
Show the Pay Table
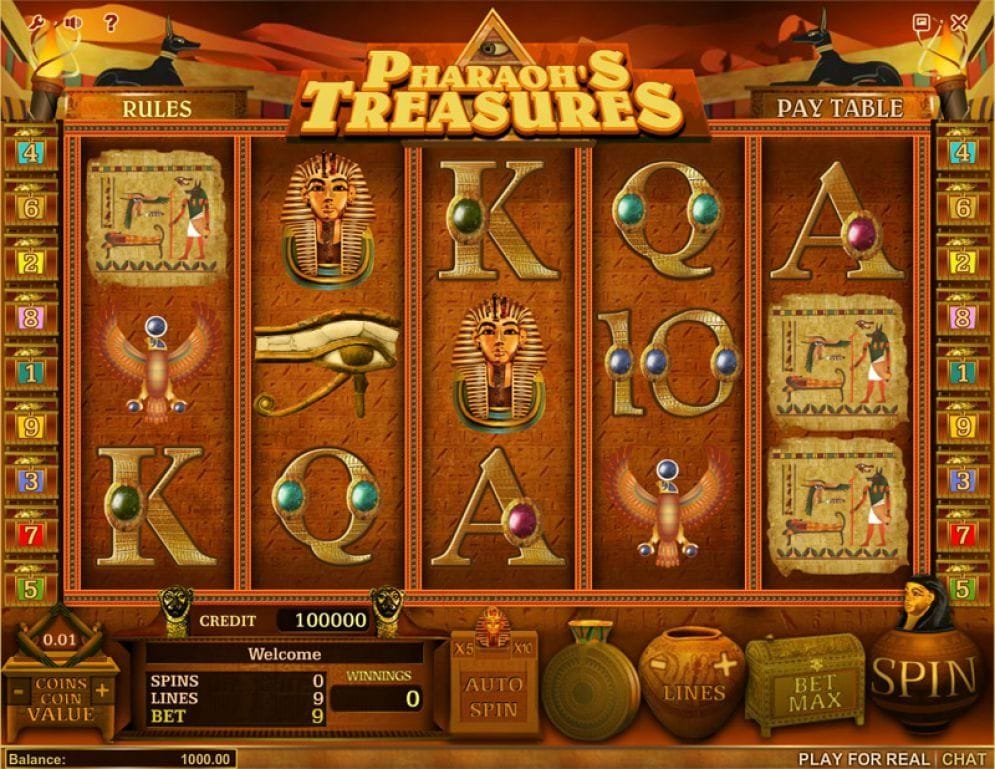tap(840, 107)
